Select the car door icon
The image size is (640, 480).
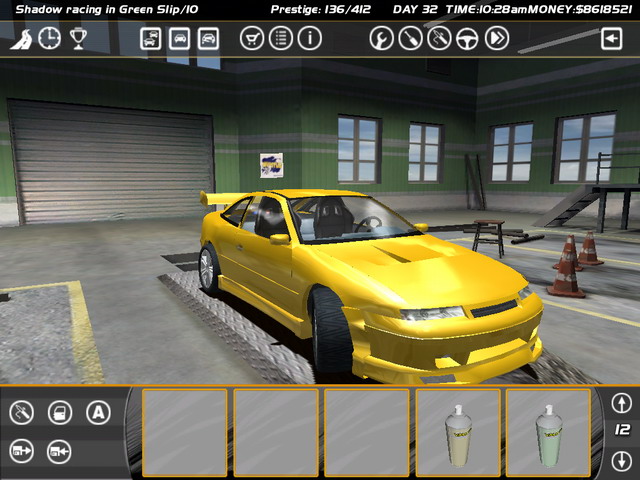tap(59, 412)
